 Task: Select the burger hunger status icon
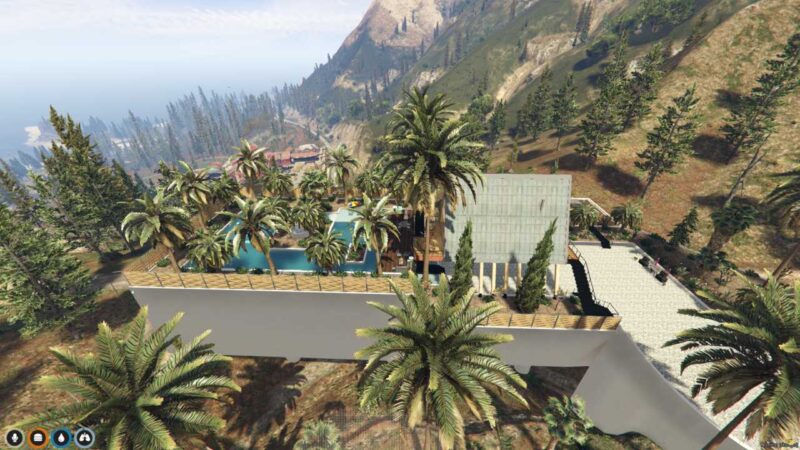point(38,437)
